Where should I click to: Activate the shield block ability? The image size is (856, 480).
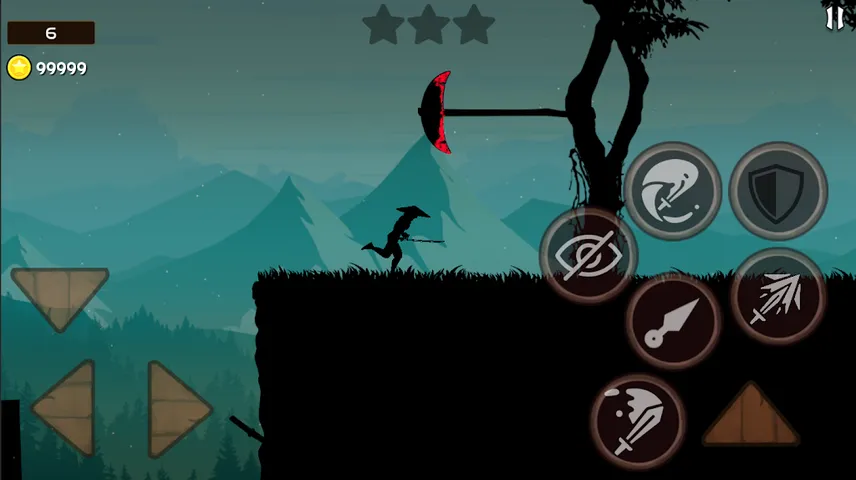click(x=777, y=192)
